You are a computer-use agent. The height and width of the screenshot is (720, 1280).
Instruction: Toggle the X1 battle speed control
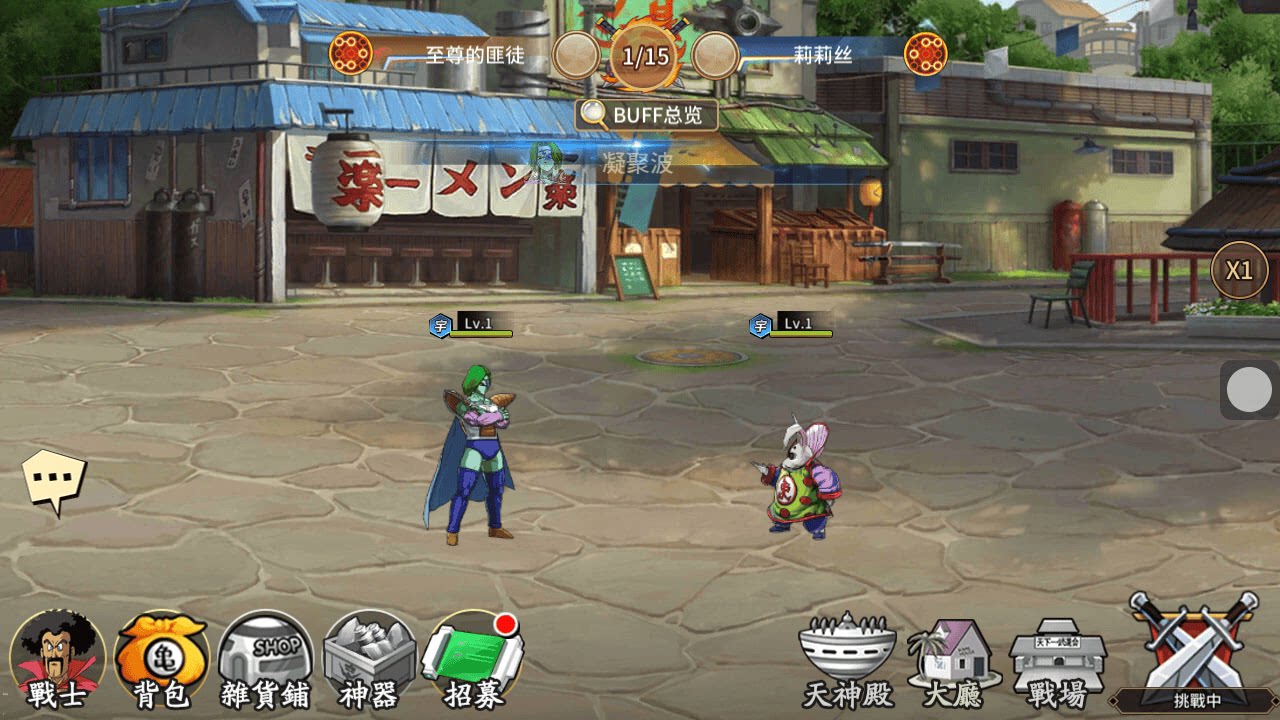tap(1240, 268)
